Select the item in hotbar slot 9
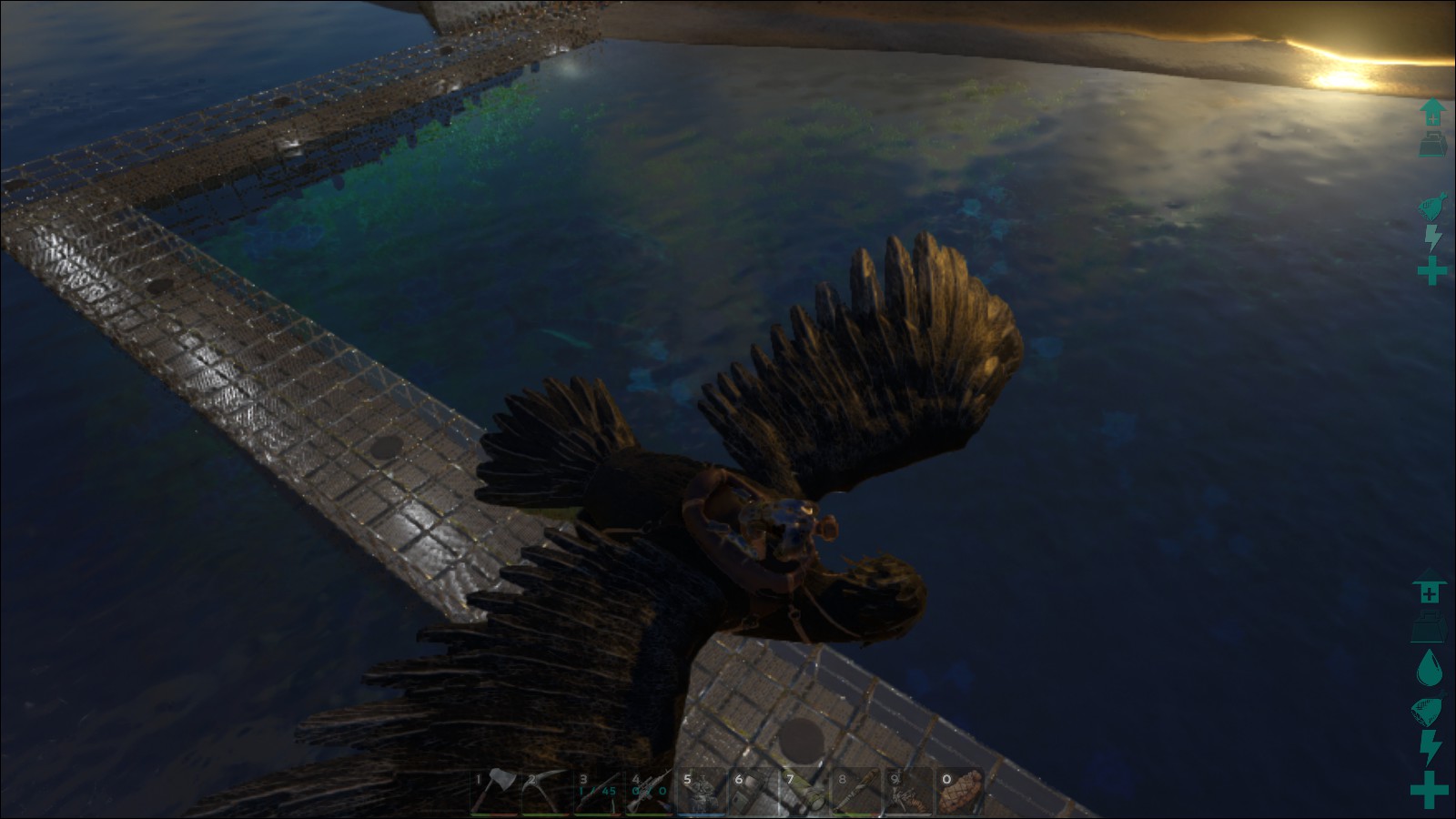The height and width of the screenshot is (819, 1456). 907,792
